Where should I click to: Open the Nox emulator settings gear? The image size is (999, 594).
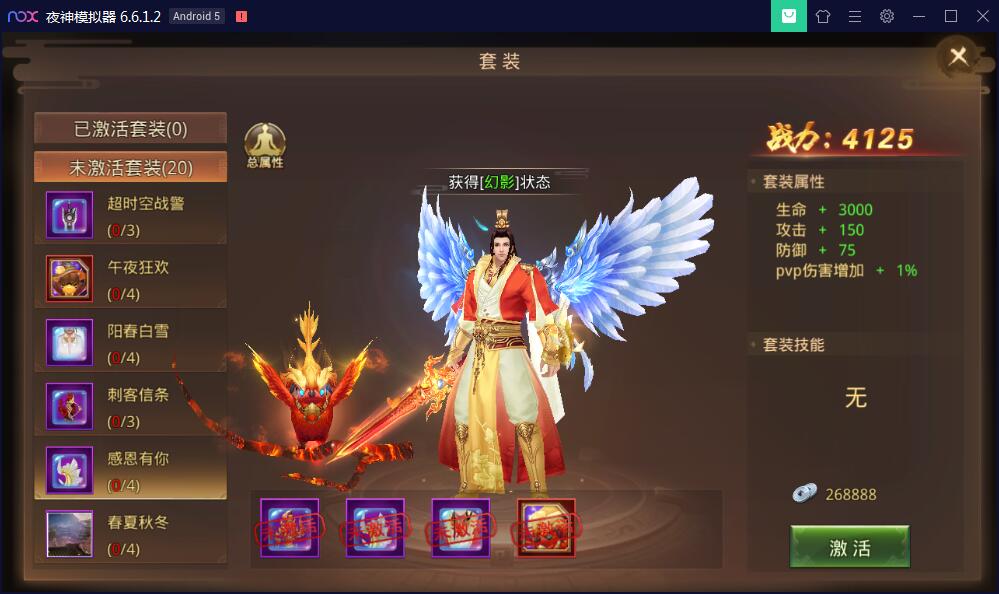point(886,16)
